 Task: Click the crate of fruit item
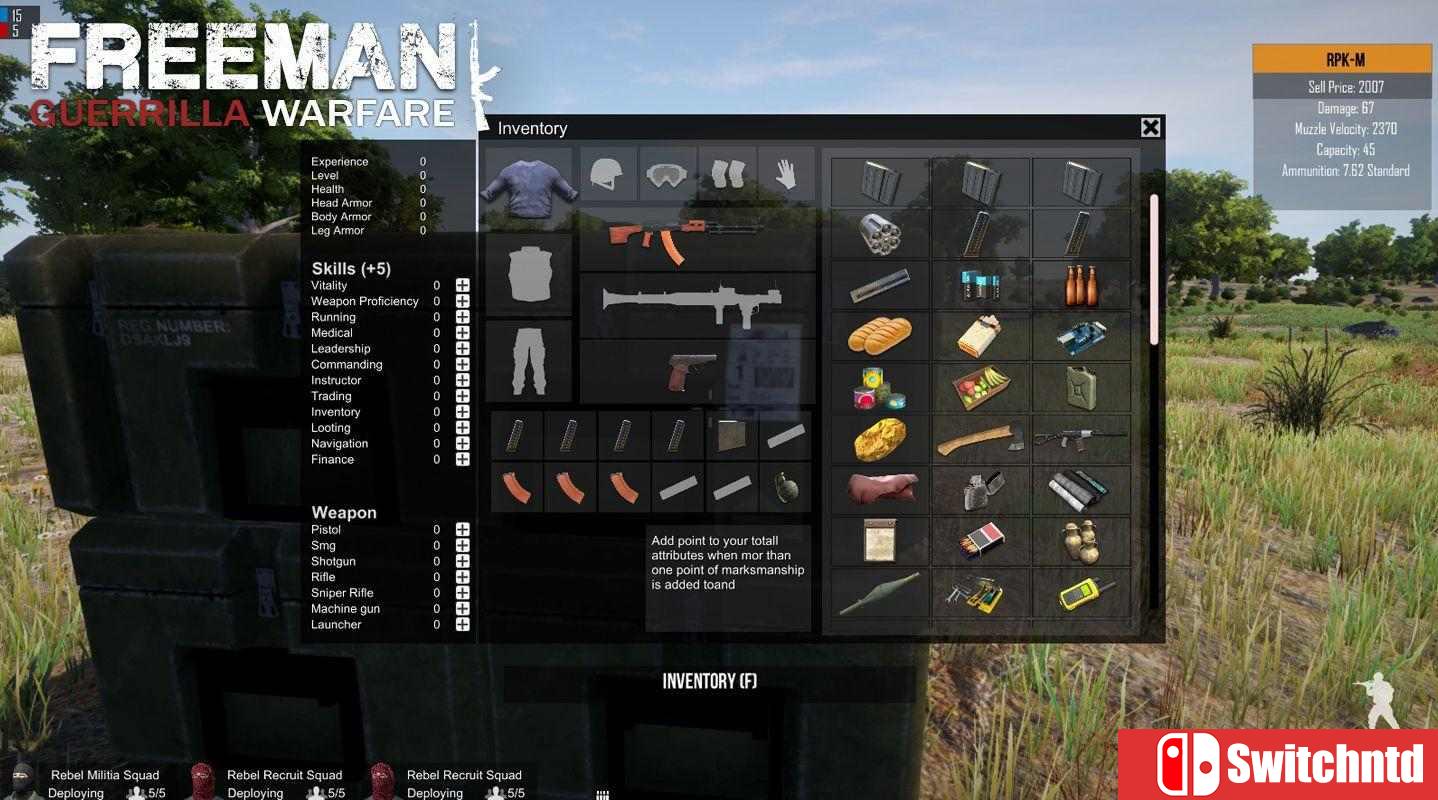980,387
